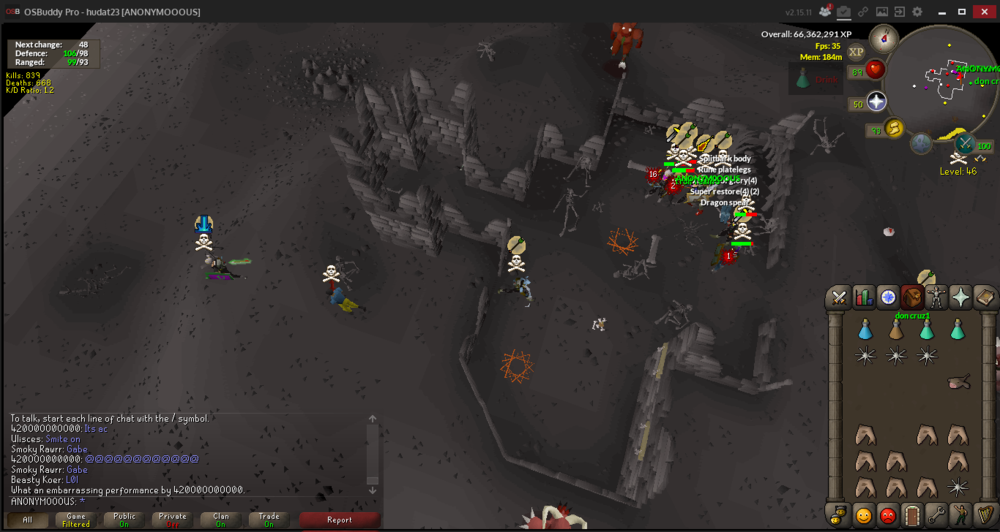Image resolution: width=1000 pixels, height=532 pixels.
Task: Click the Report button in chat
Action: (339, 520)
